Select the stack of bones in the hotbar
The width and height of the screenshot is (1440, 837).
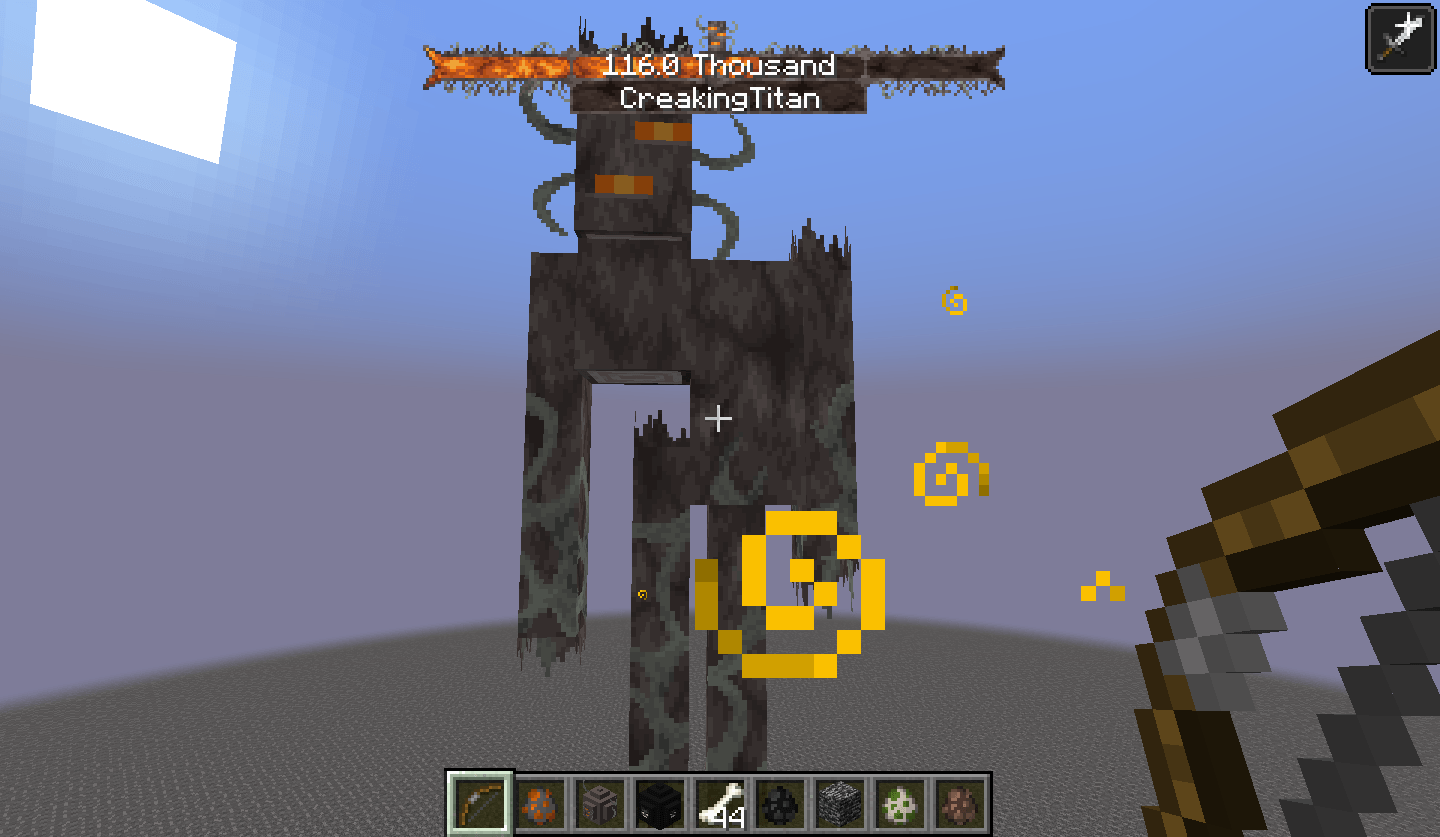click(x=720, y=810)
